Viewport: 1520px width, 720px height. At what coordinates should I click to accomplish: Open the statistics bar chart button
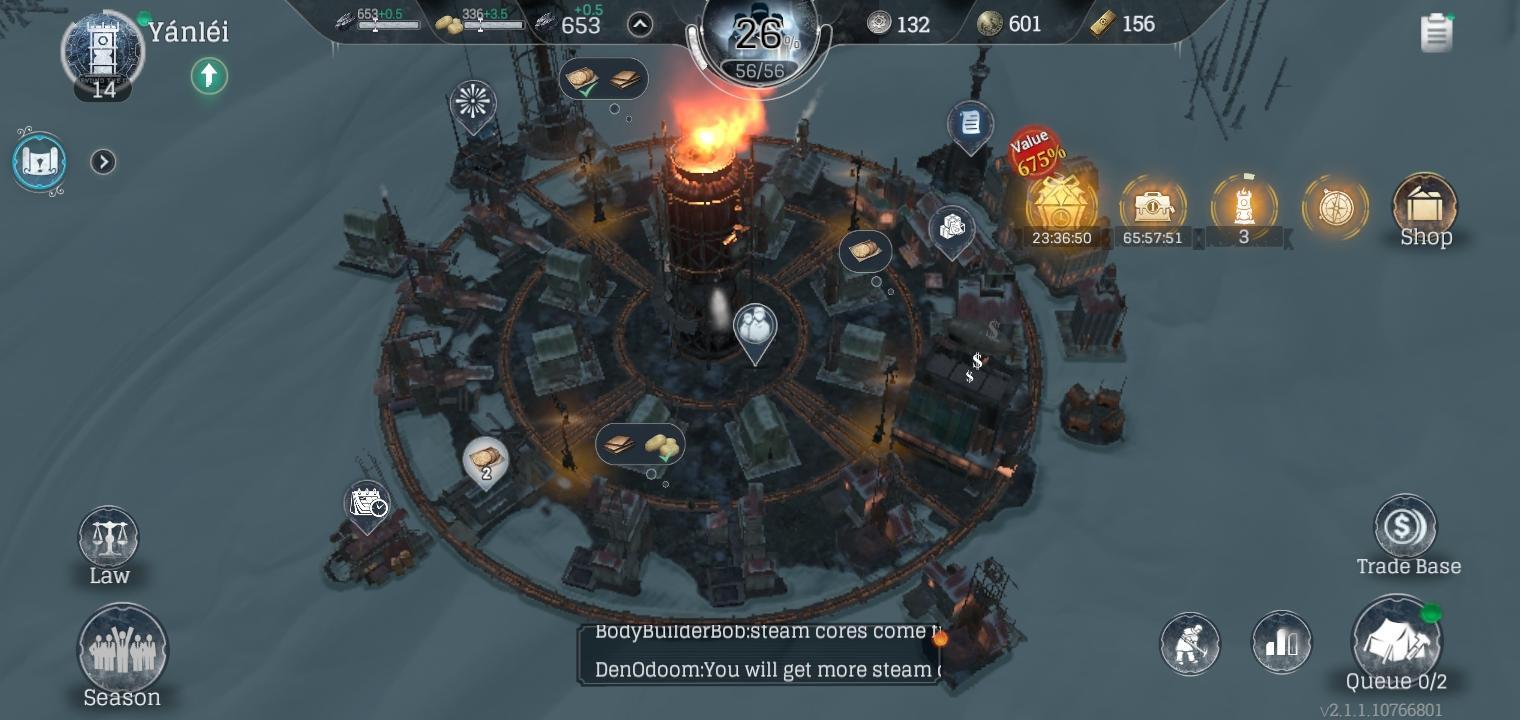1281,642
